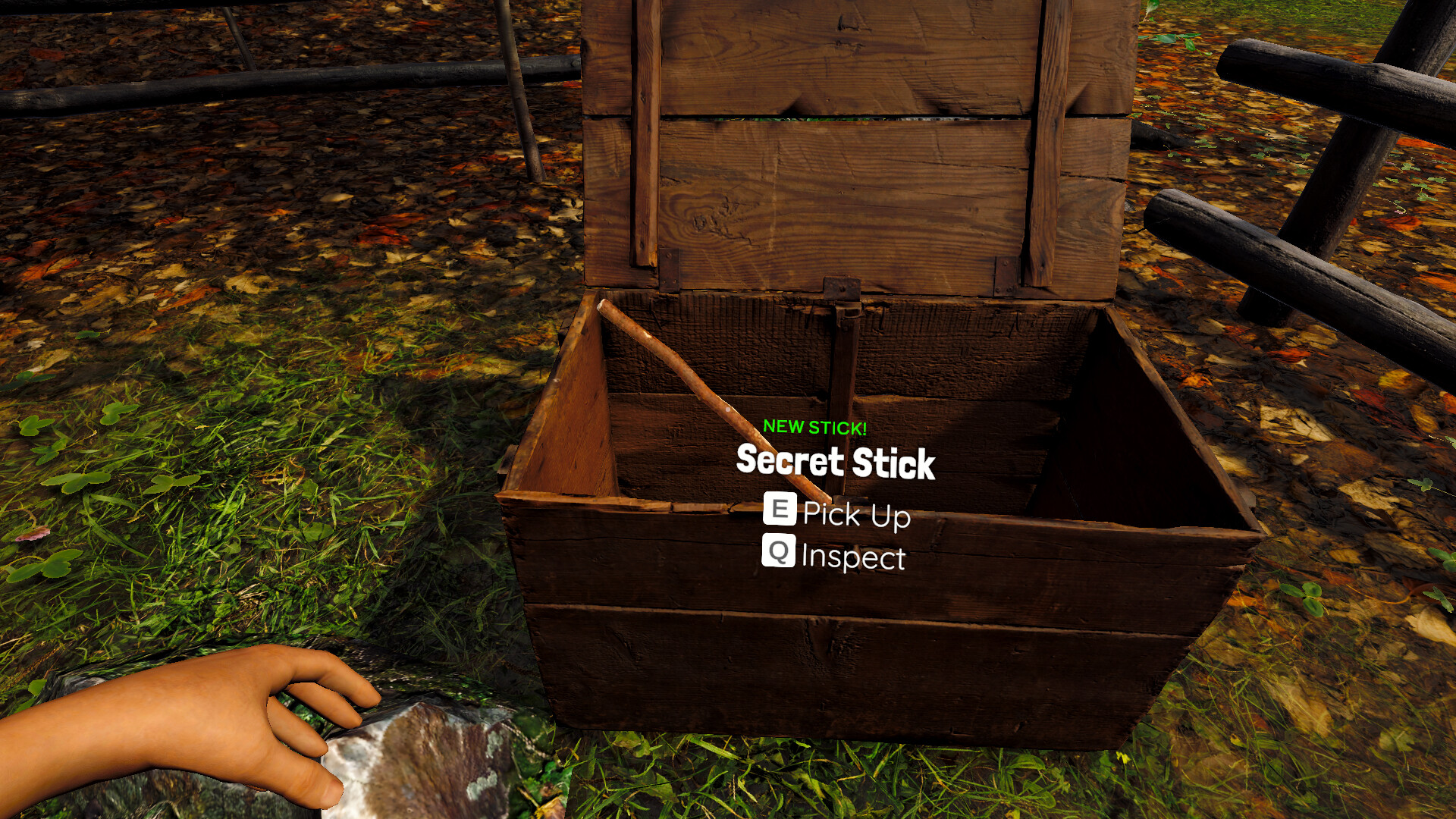Click the Pick Up action text
The width and height of the screenshot is (1456, 819).
point(857,515)
